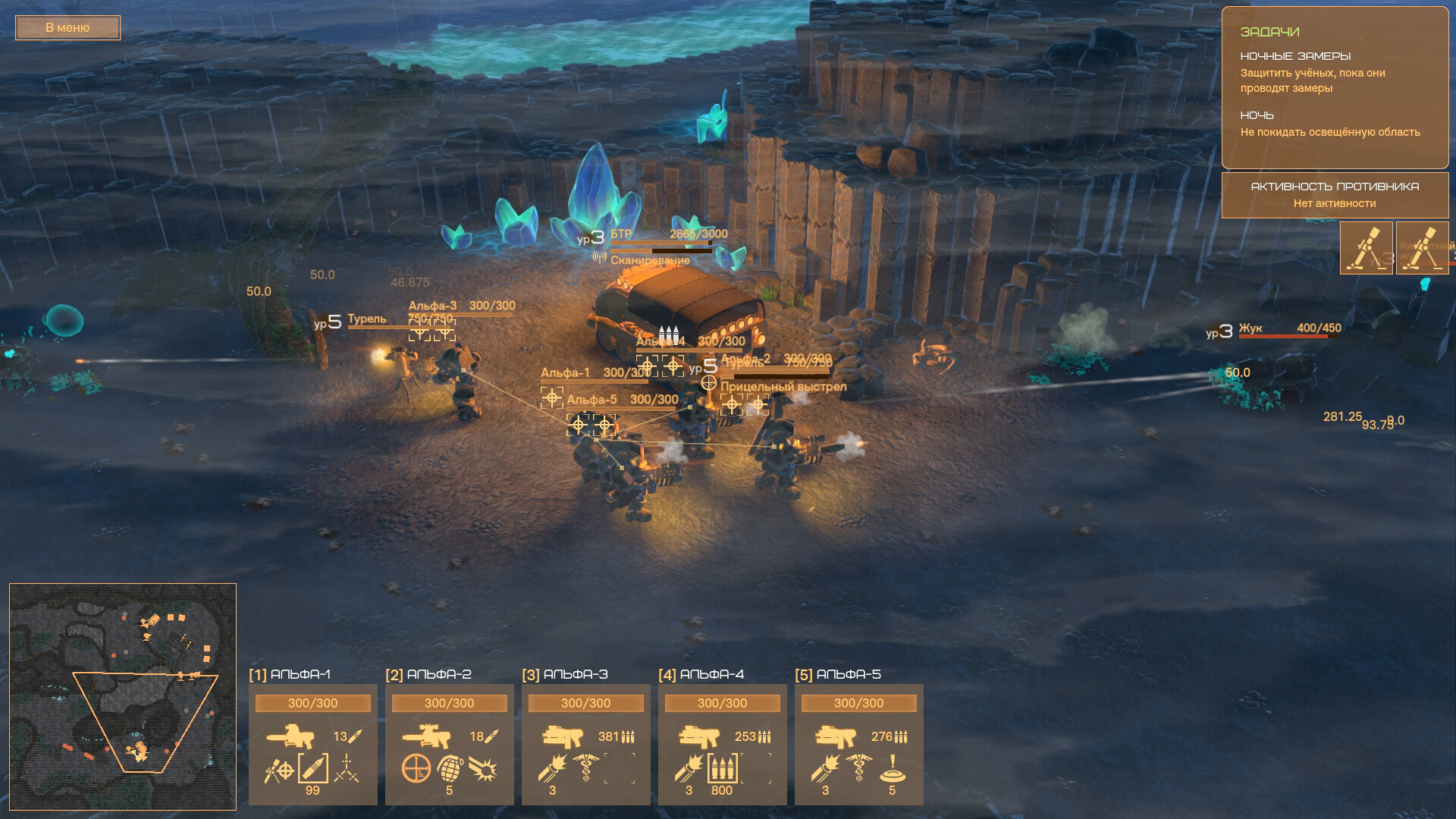Viewport: 1456px width, 819px height.
Task: Throw Альфа-2's grenade ability
Action: tap(449, 769)
